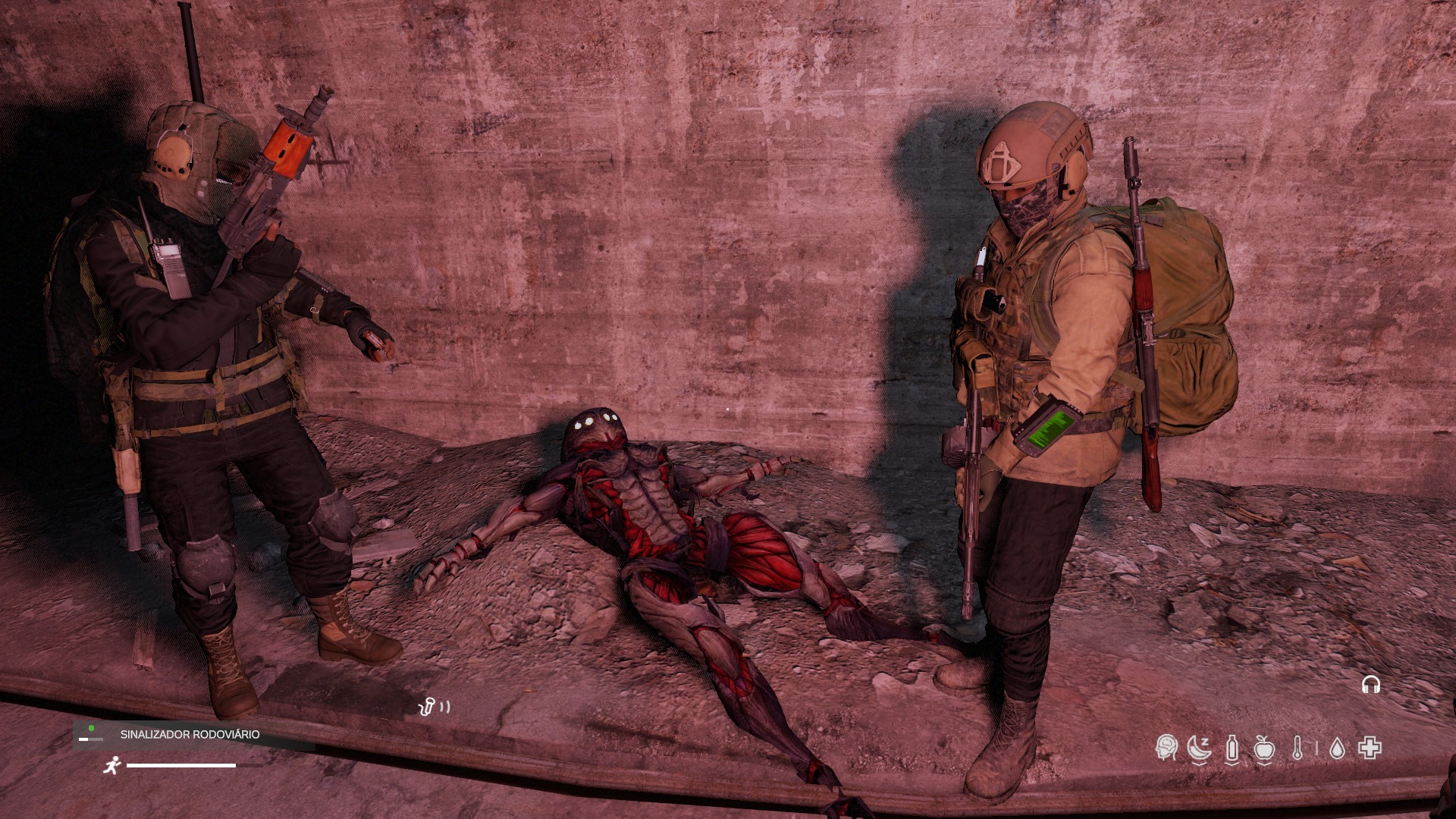The width and height of the screenshot is (1456, 819).
Task: Click the microphone voice chat icon
Action: pos(427,708)
